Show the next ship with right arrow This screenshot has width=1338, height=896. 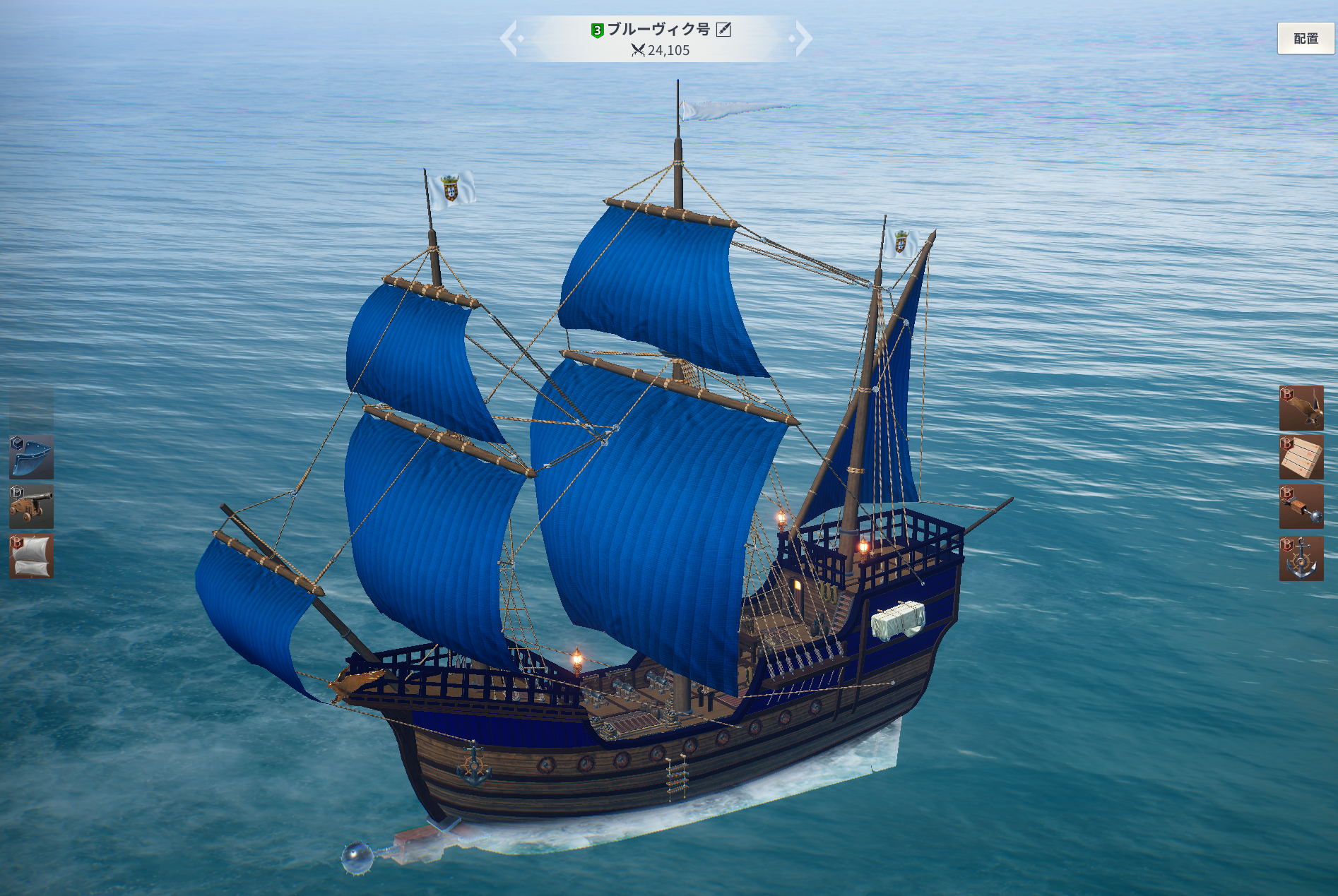(x=802, y=38)
